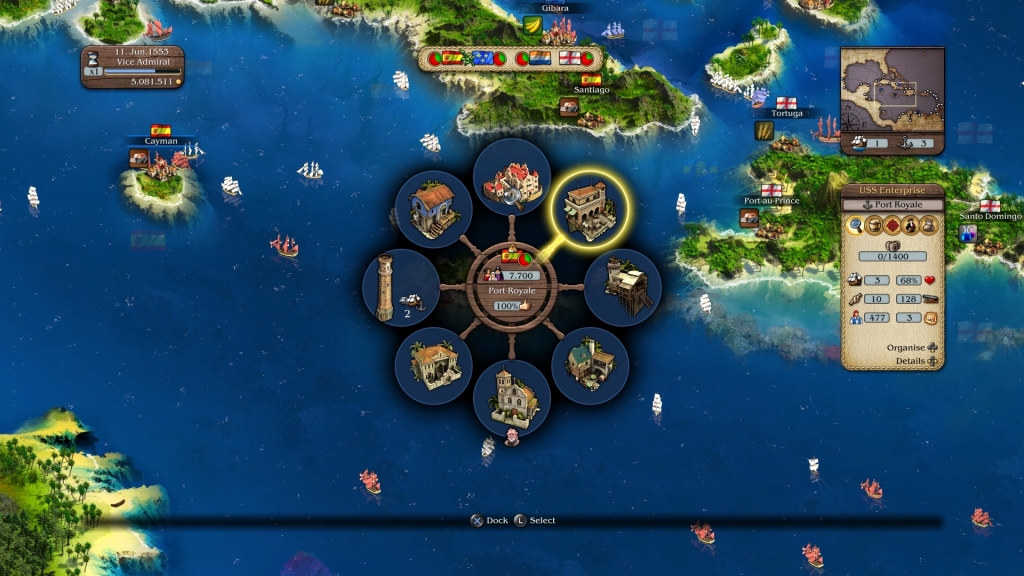Switch to the red compass tab
1024x576 pixels.
[892, 226]
